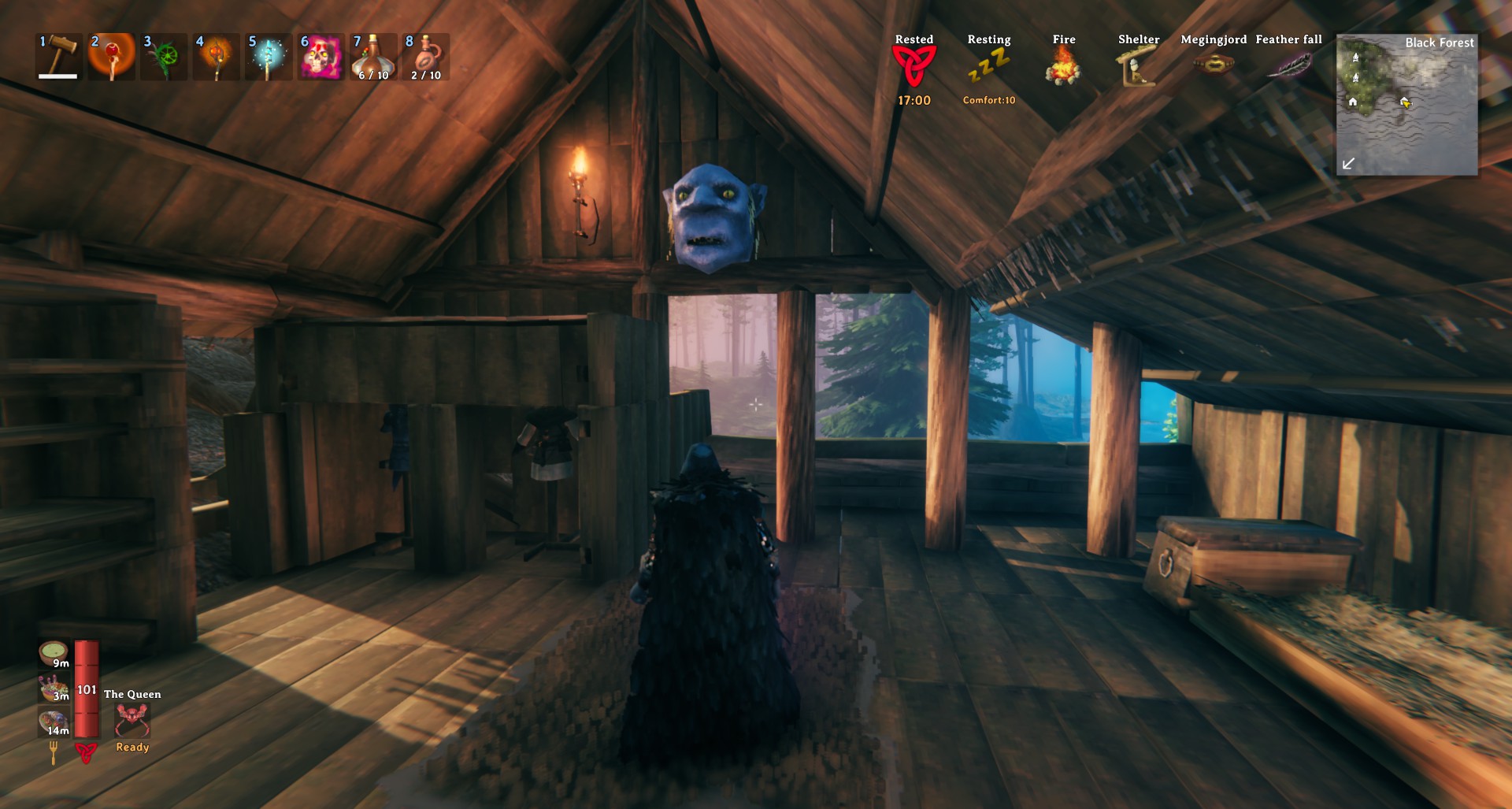1512x809 pixels.
Task: Select the fiery orange staff in slot 4
Action: click(x=216, y=56)
